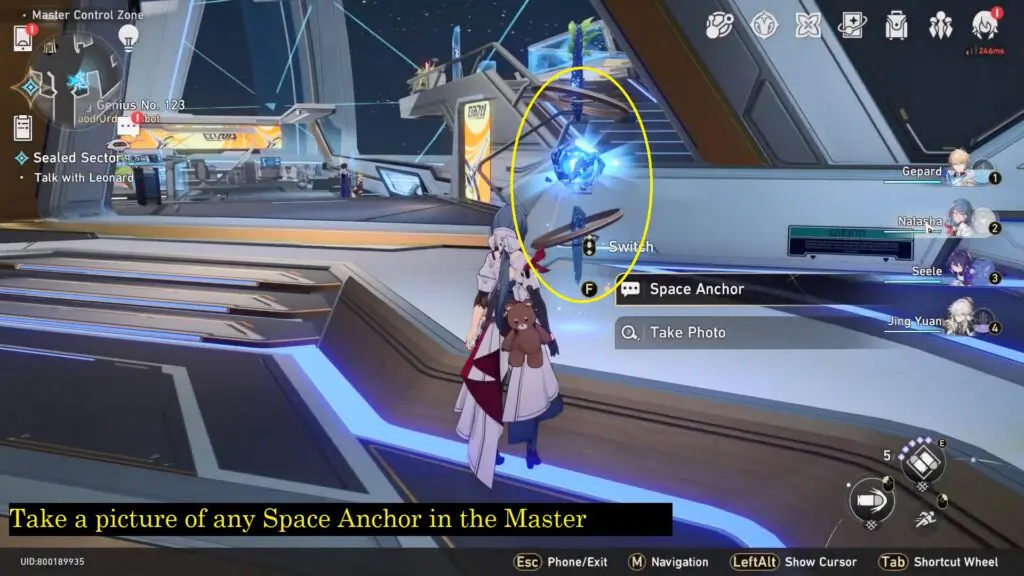Switch to Seele in the party list
This screenshot has width=1024, height=576.
pos(960,273)
